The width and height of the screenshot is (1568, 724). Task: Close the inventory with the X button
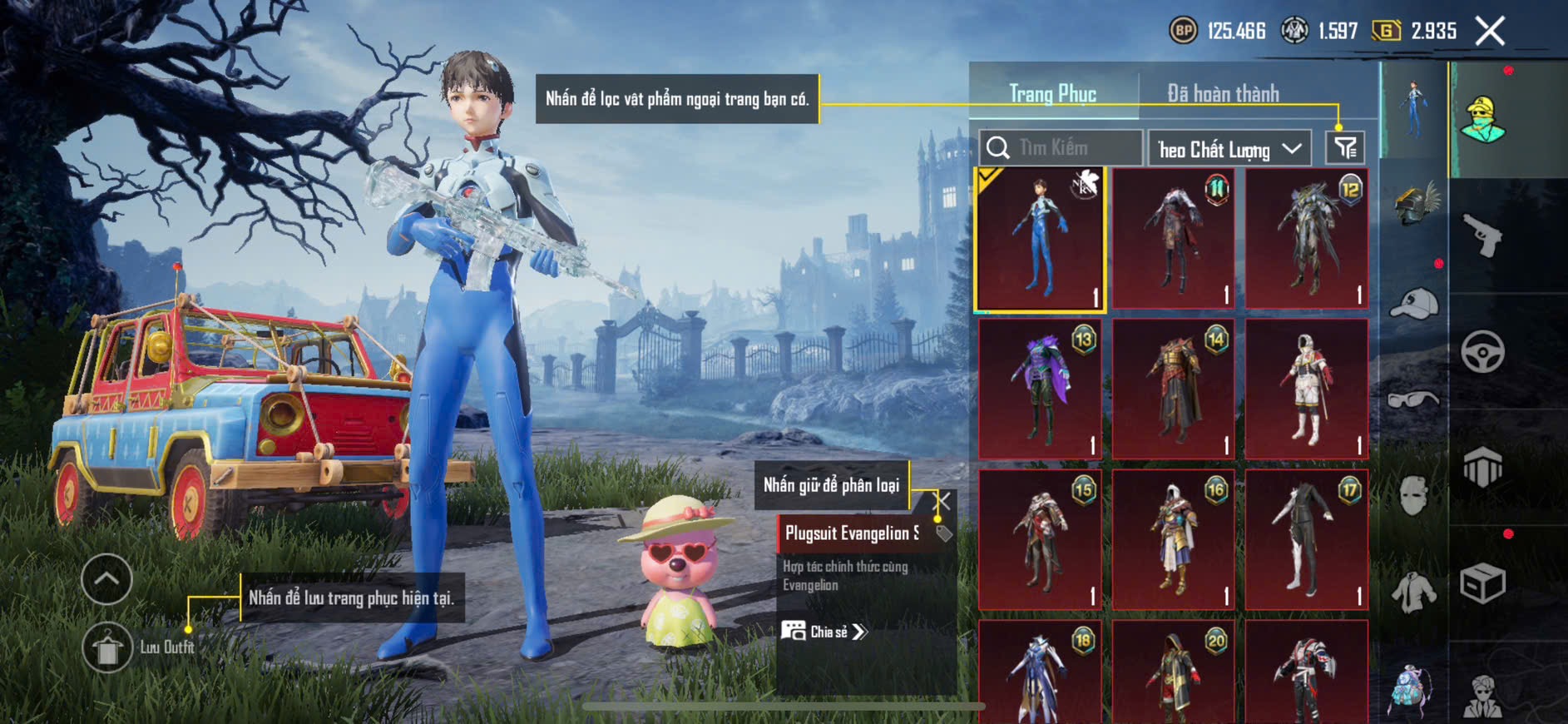coord(1490,32)
